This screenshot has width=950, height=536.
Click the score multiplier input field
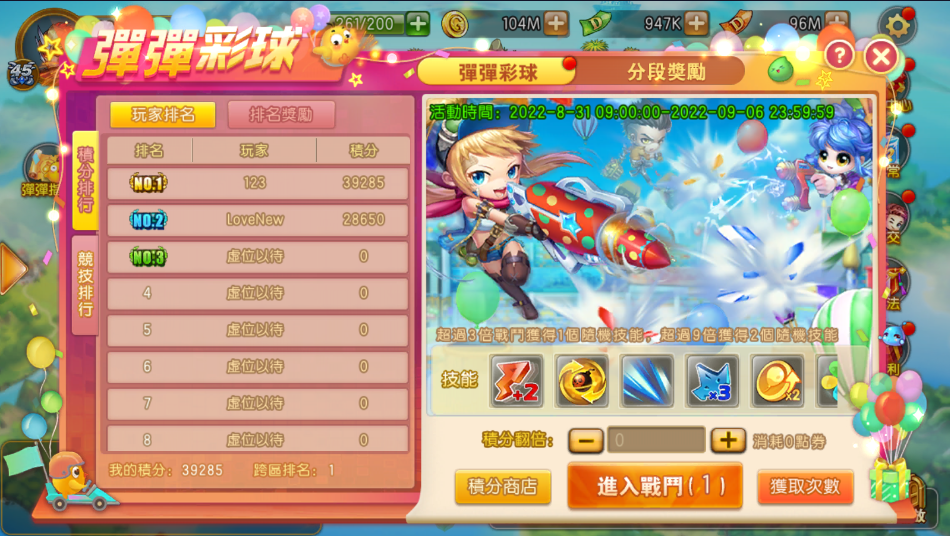656,440
